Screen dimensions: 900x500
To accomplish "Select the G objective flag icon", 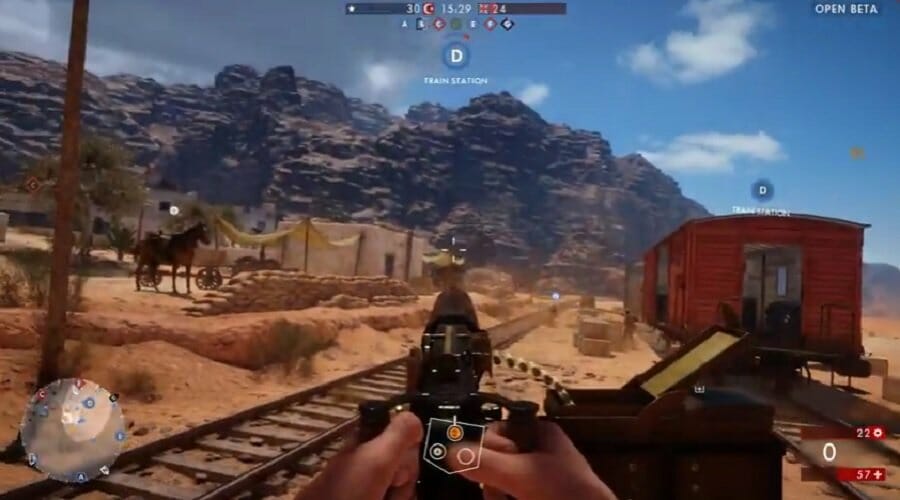I will pyautogui.click(x=507, y=24).
